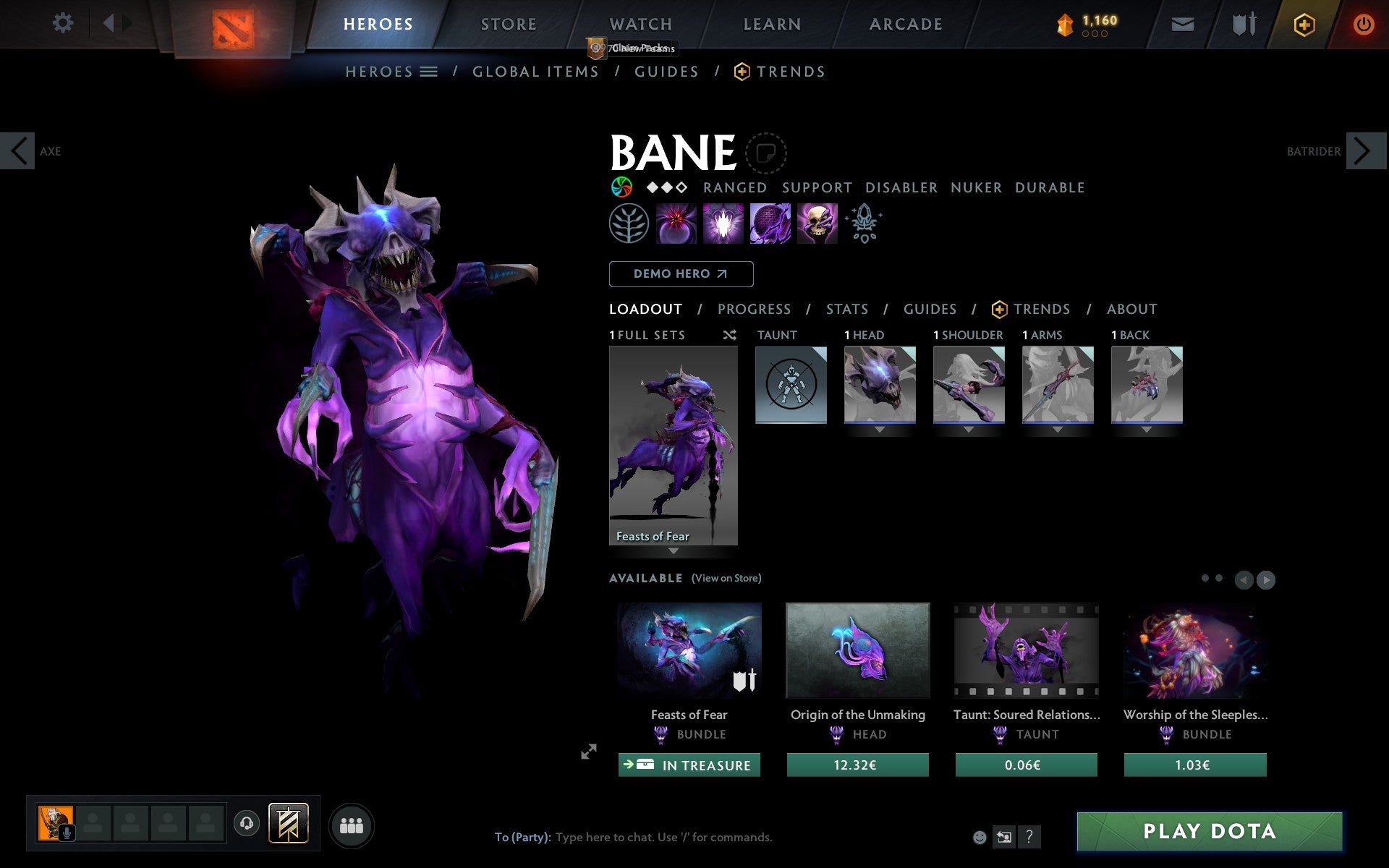Click the Origin of the Unmaking thumbnail
The width and height of the screenshot is (1389, 868).
click(x=857, y=651)
